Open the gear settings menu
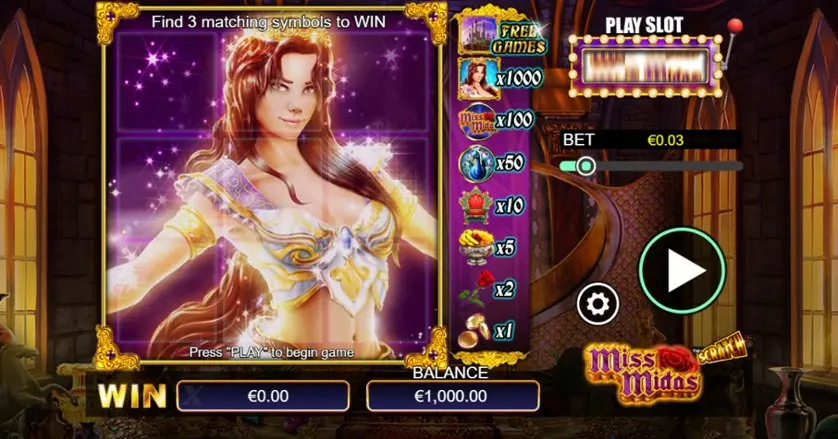Image resolution: width=838 pixels, height=439 pixels. 598,302
